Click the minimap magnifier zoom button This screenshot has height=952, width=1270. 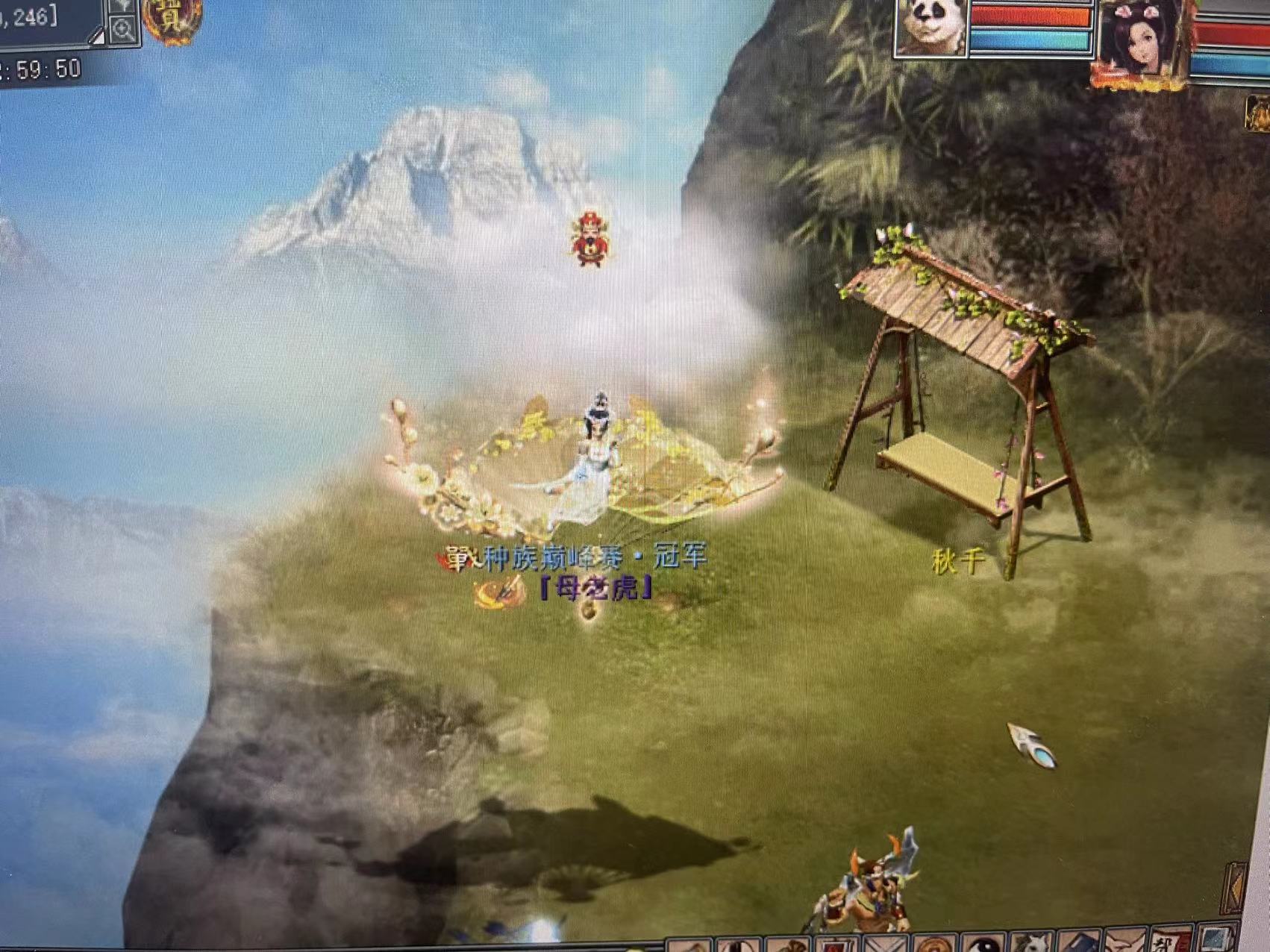[122, 30]
